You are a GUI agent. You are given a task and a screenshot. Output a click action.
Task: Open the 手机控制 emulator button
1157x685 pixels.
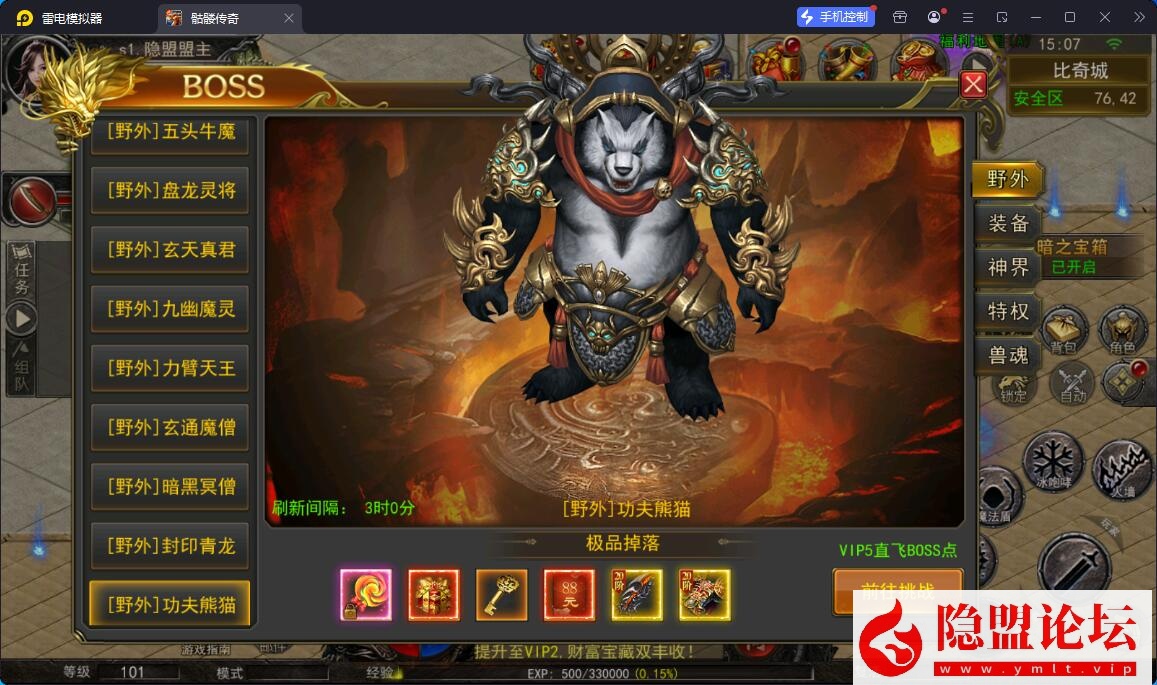[x=835, y=17]
